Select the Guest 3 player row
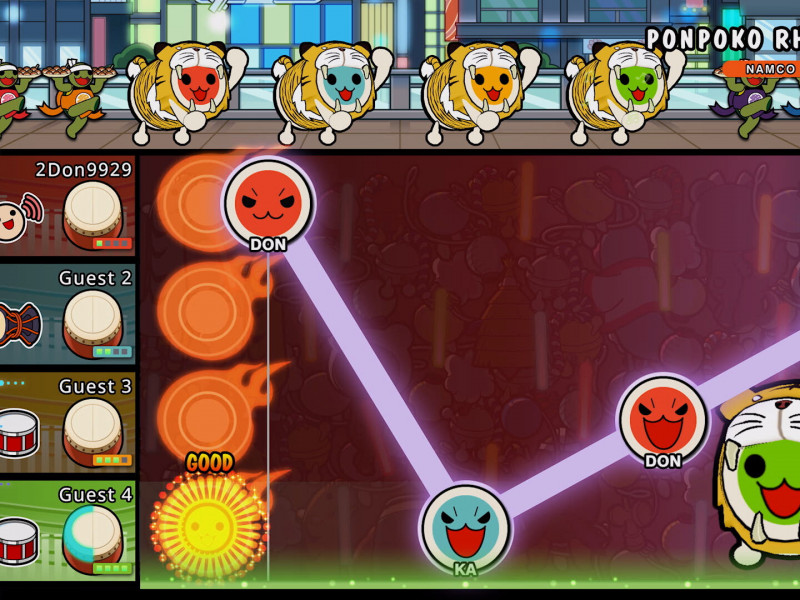The width and height of the screenshot is (800, 600). click(67, 422)
